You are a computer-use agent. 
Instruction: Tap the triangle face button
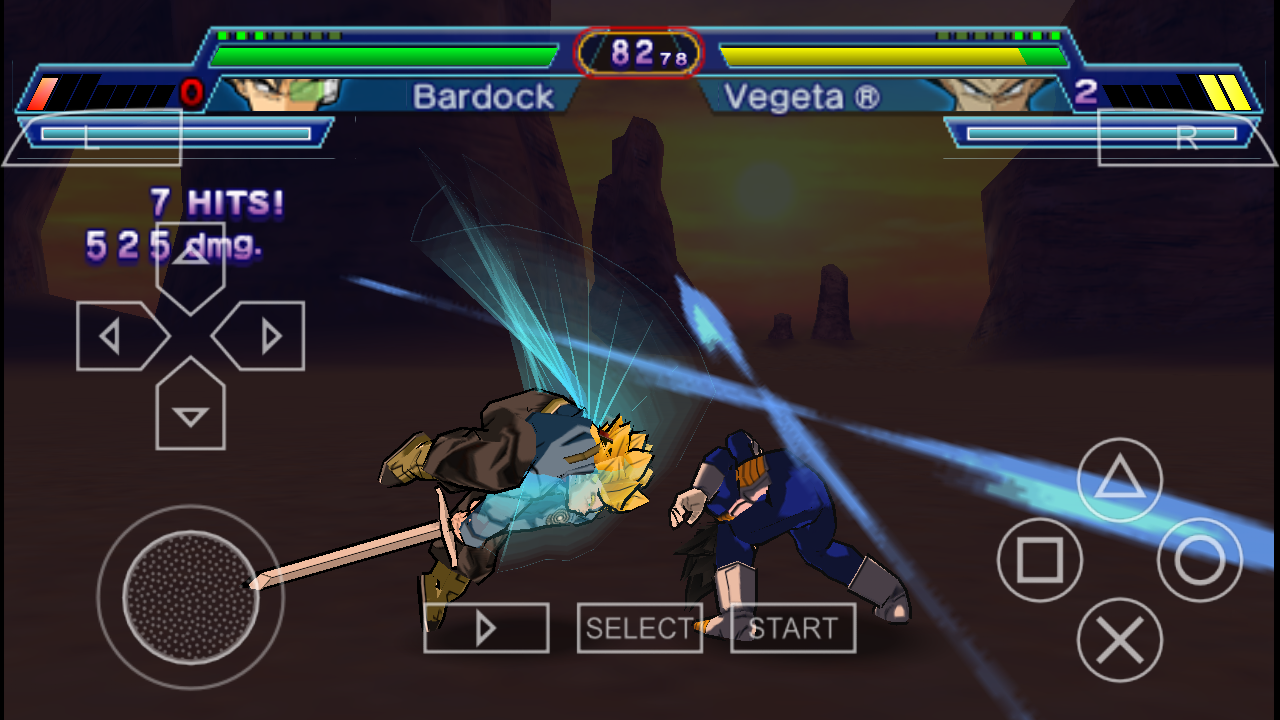(x=1119, y=481)
